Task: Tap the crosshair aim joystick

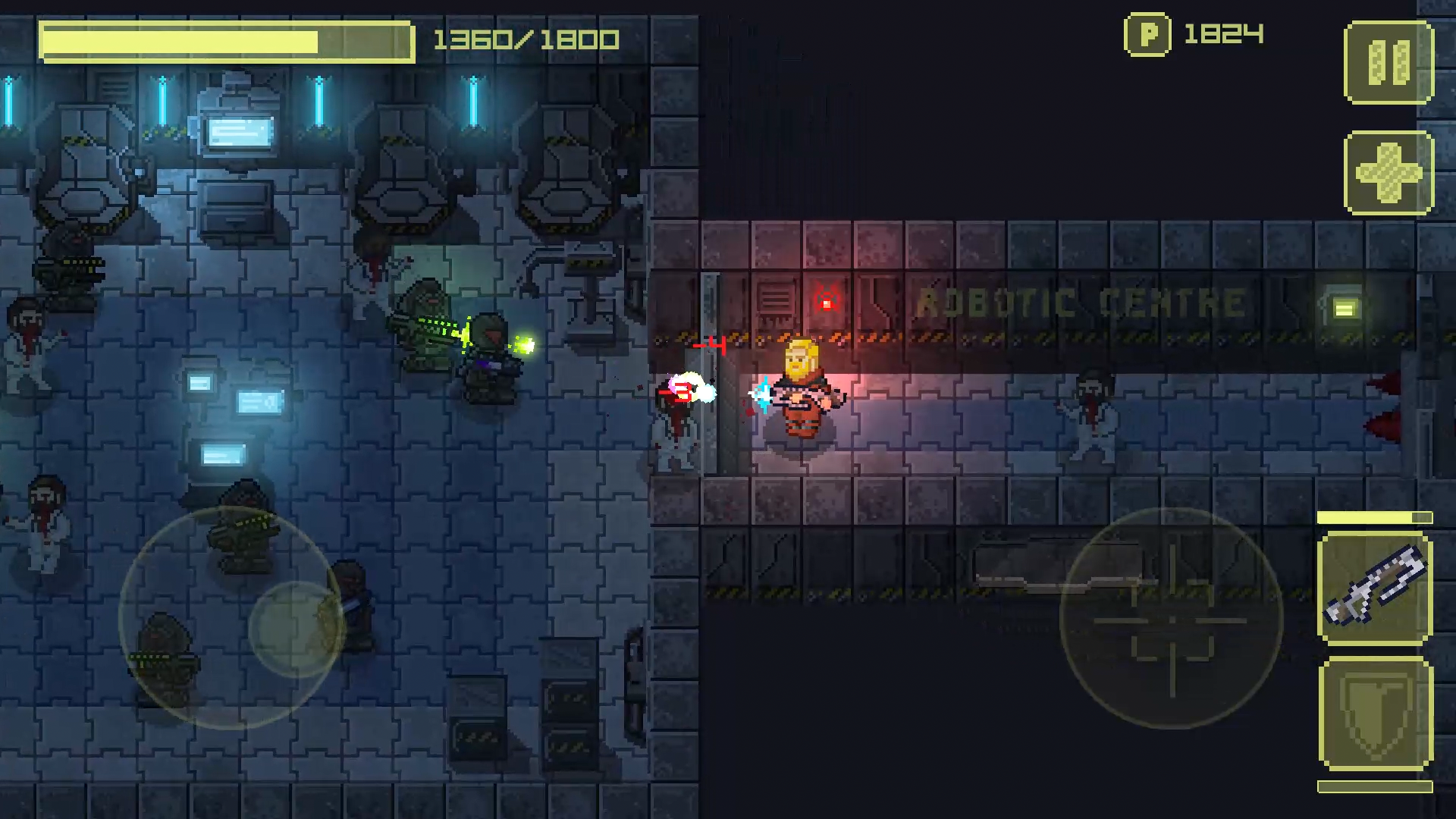Action: (x=1171, y=619)
